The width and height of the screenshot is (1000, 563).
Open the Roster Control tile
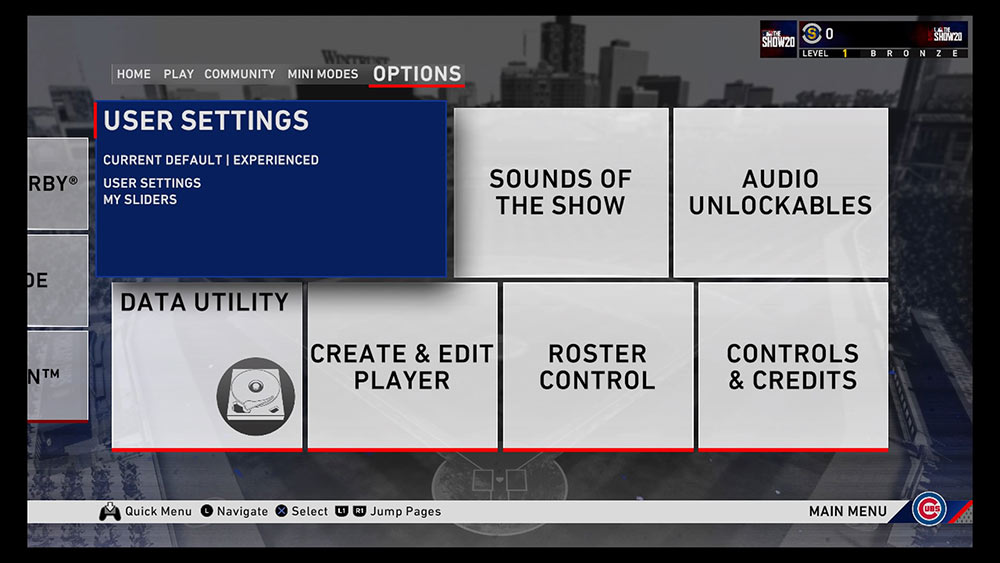pos(597,366)
